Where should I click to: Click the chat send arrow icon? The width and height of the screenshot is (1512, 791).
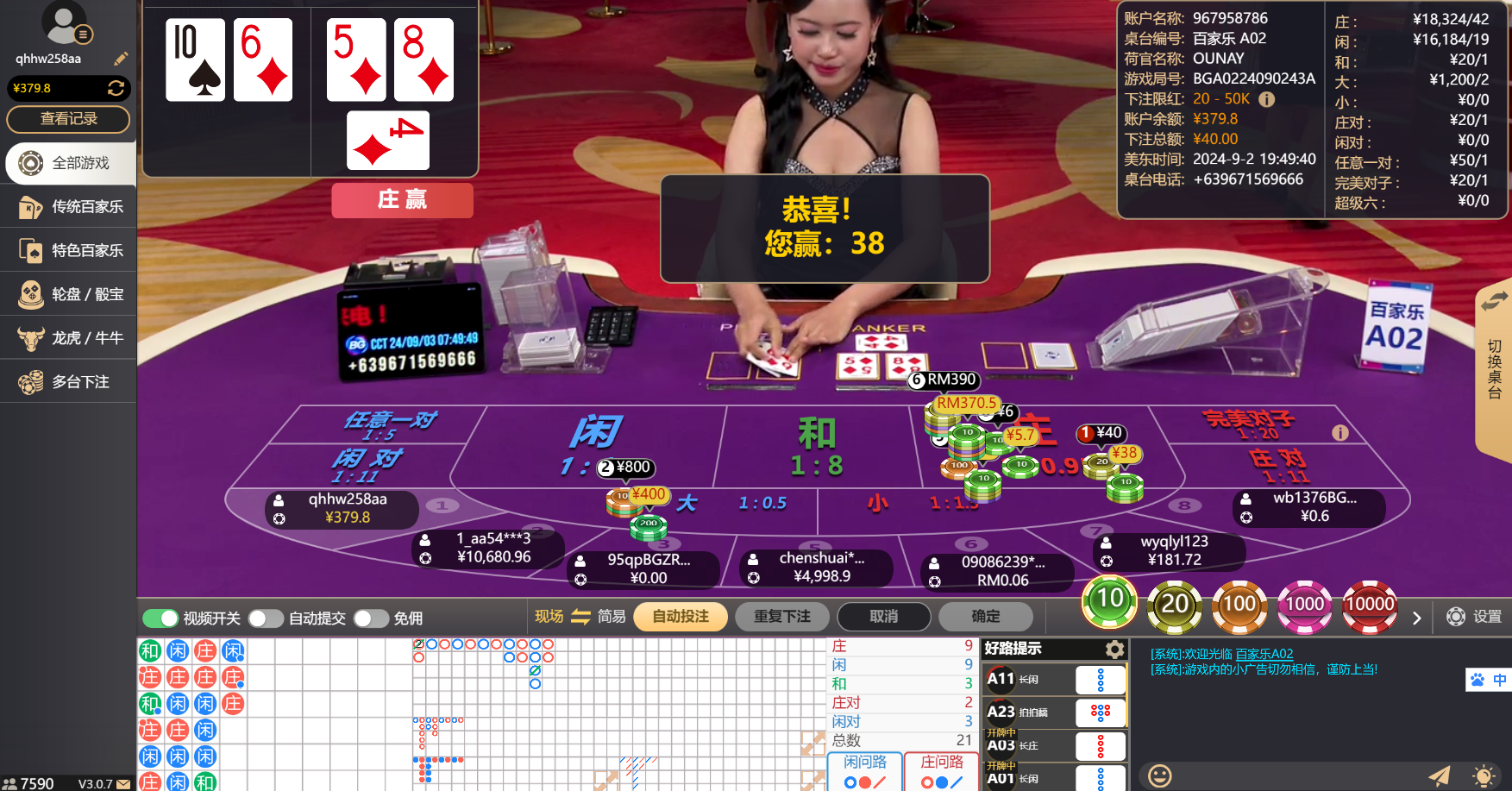(1439, 776)
